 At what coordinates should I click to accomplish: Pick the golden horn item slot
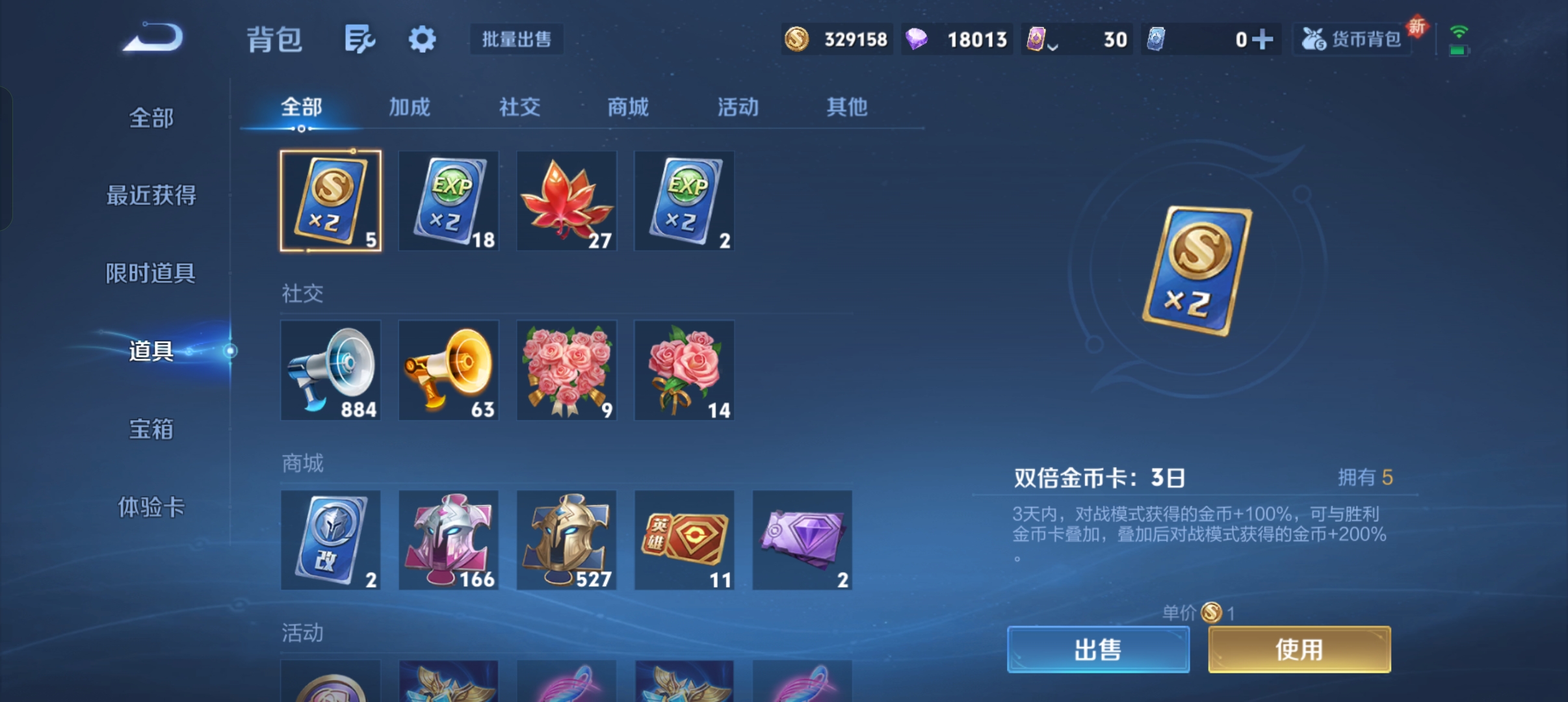click(x=449, y=370)
